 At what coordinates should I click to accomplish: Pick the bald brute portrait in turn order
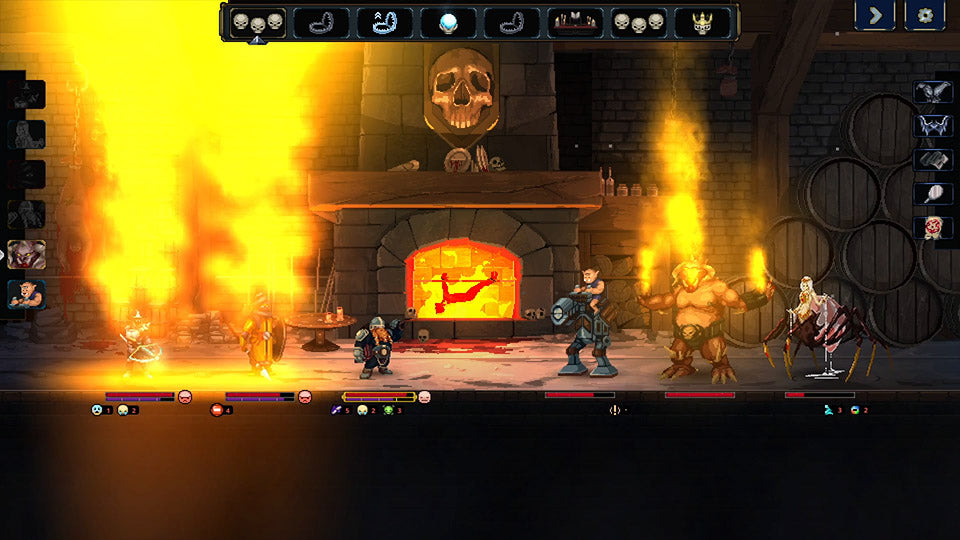(27, 294)
